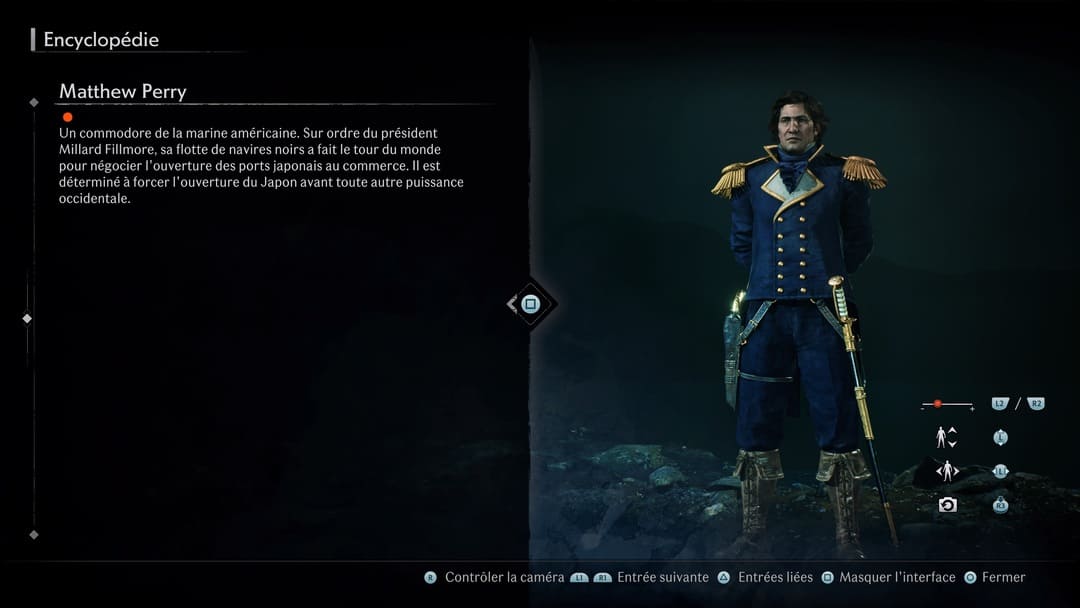The image size is (1080, 608).
Task: Close the encyclopedia with Fermer
Action: (x=1003, y=577)
